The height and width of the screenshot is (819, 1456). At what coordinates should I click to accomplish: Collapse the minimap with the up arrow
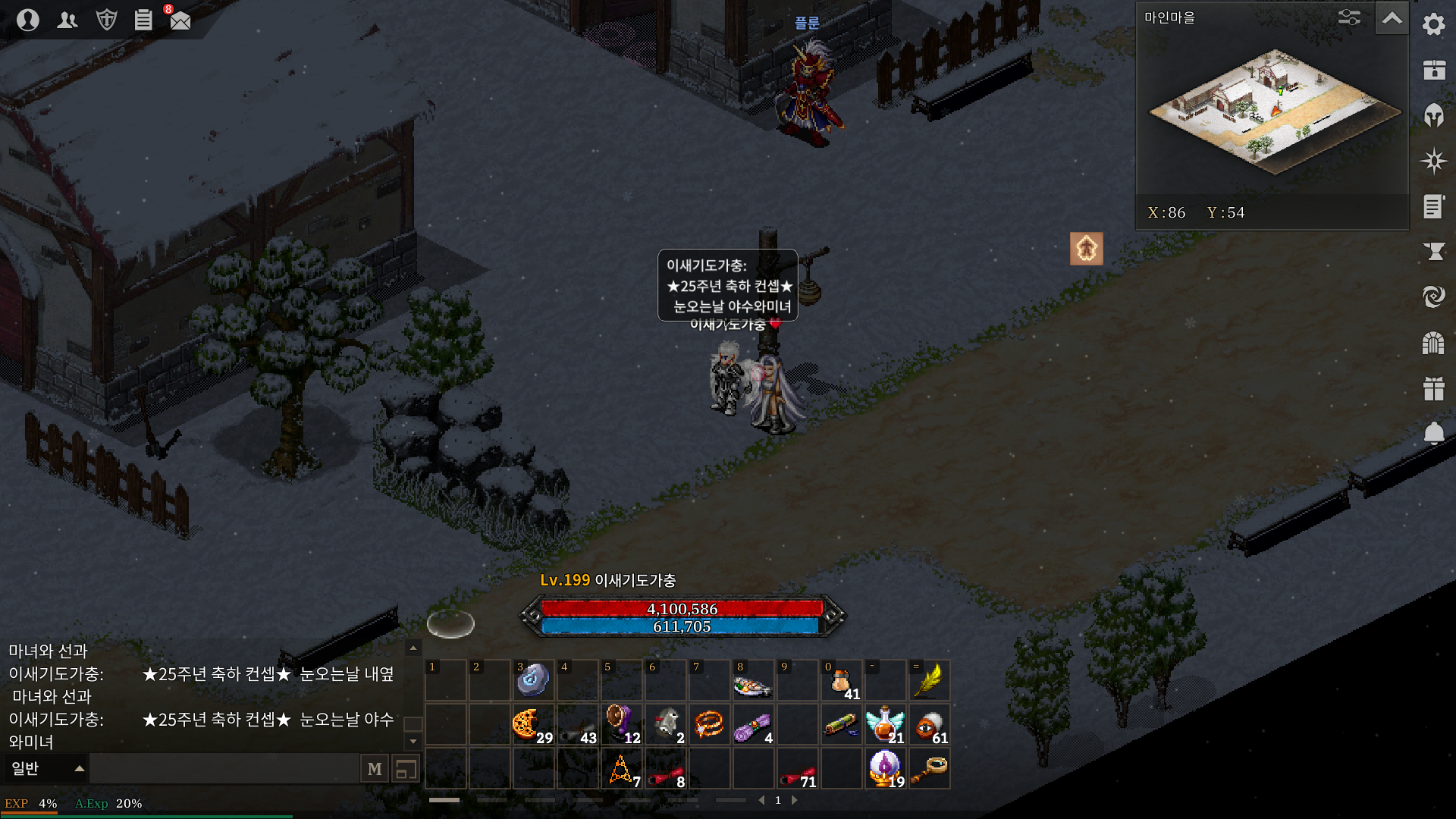click(x=1392, y=19)
